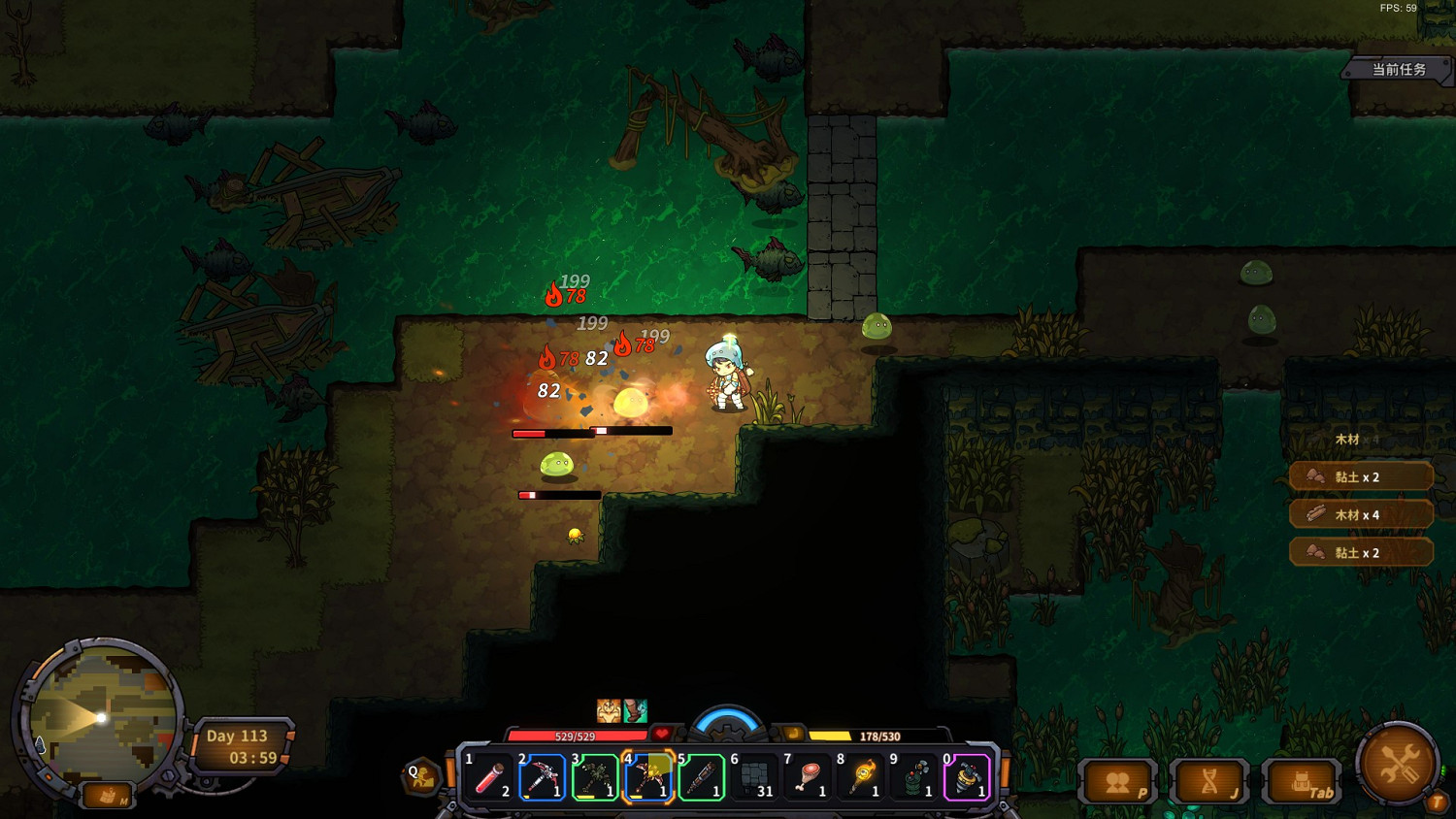Pick the stone wall blocks in slot 6
Screen dimensions: 1456x819
tap(755, 778)
